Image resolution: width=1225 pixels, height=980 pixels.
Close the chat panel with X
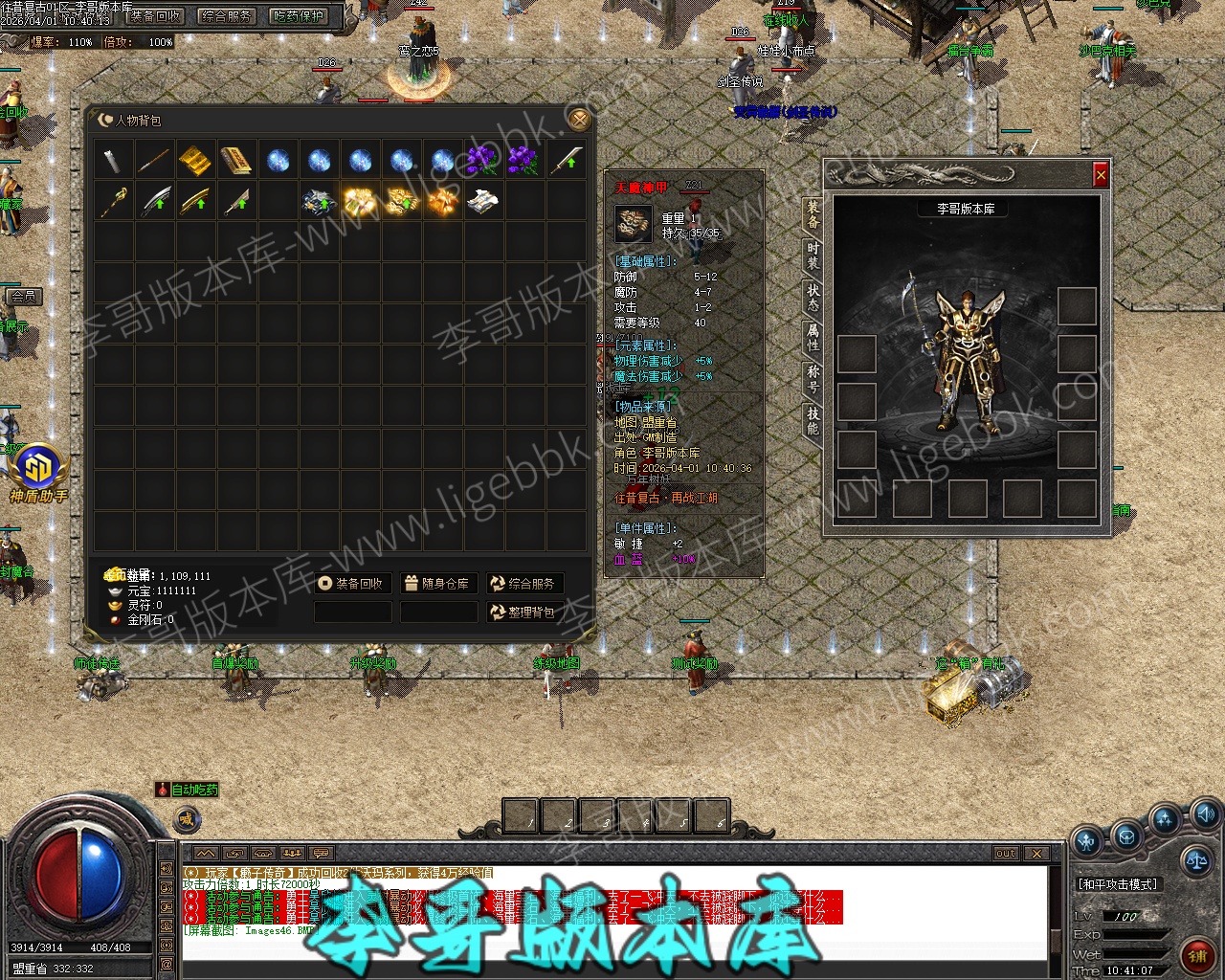1036,853
